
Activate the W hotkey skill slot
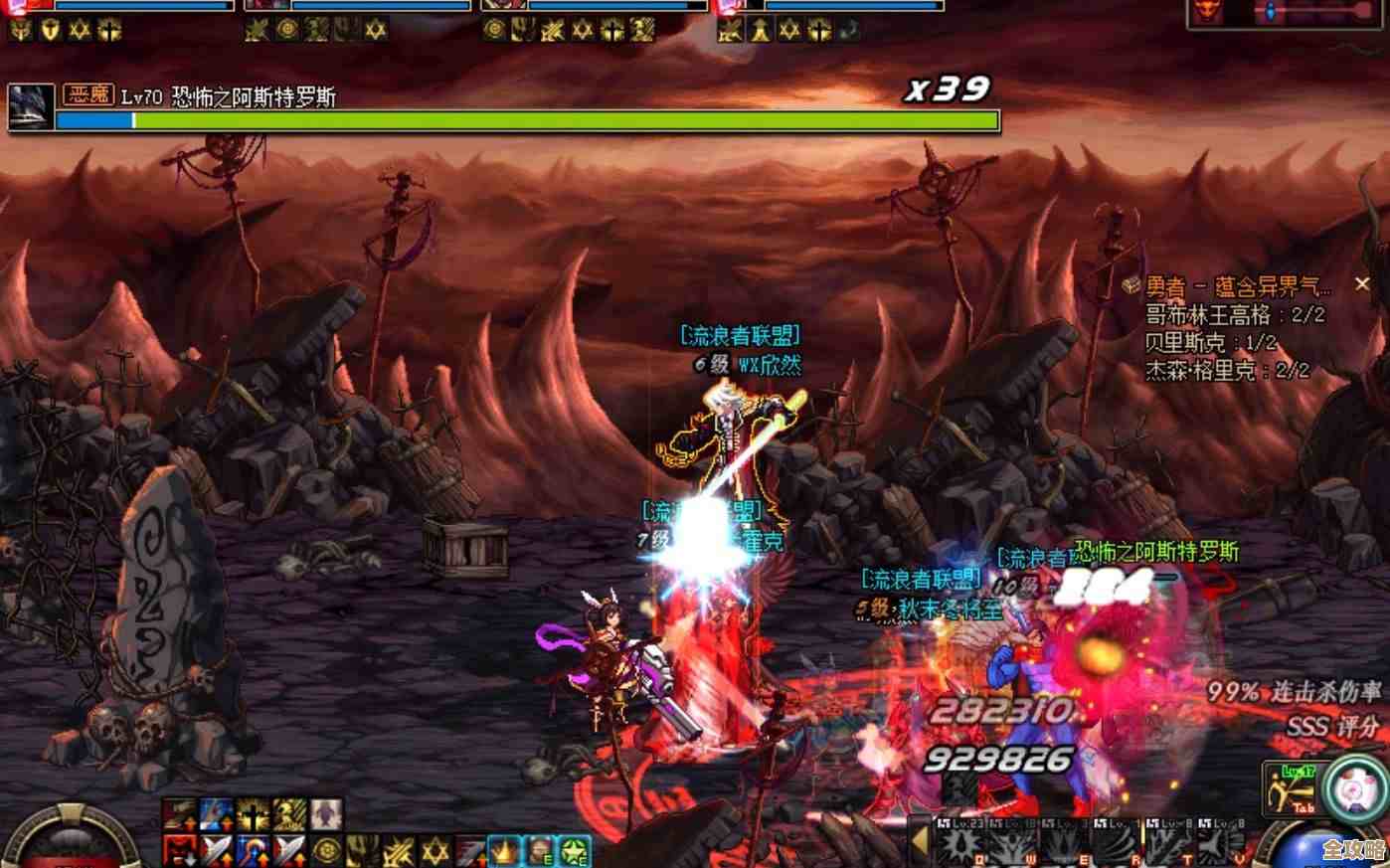point(1012,846)
